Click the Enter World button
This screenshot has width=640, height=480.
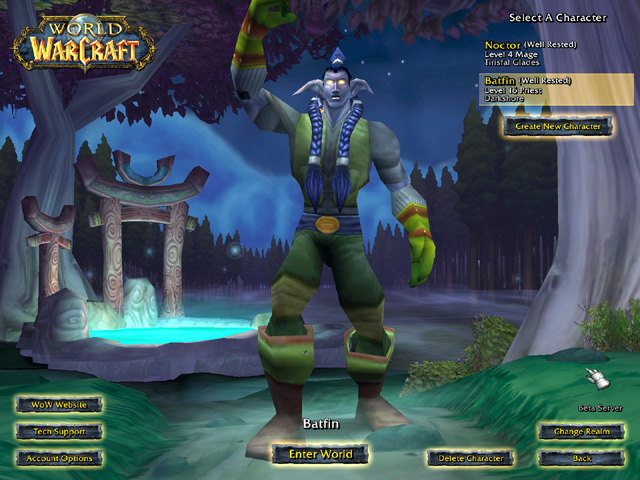320,454
